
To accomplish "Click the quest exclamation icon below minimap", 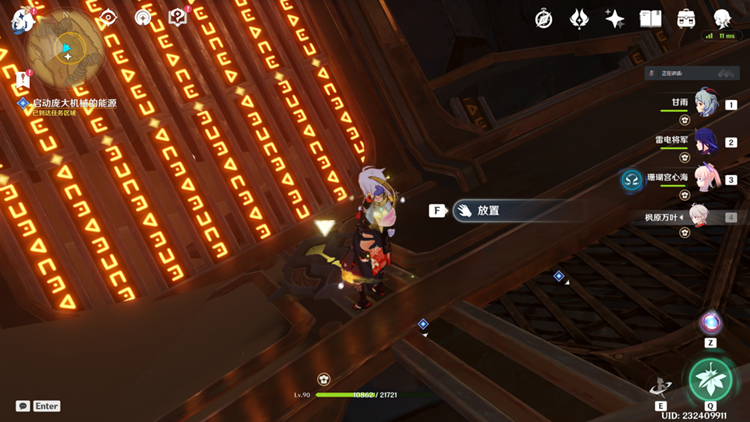I will 23,79.
